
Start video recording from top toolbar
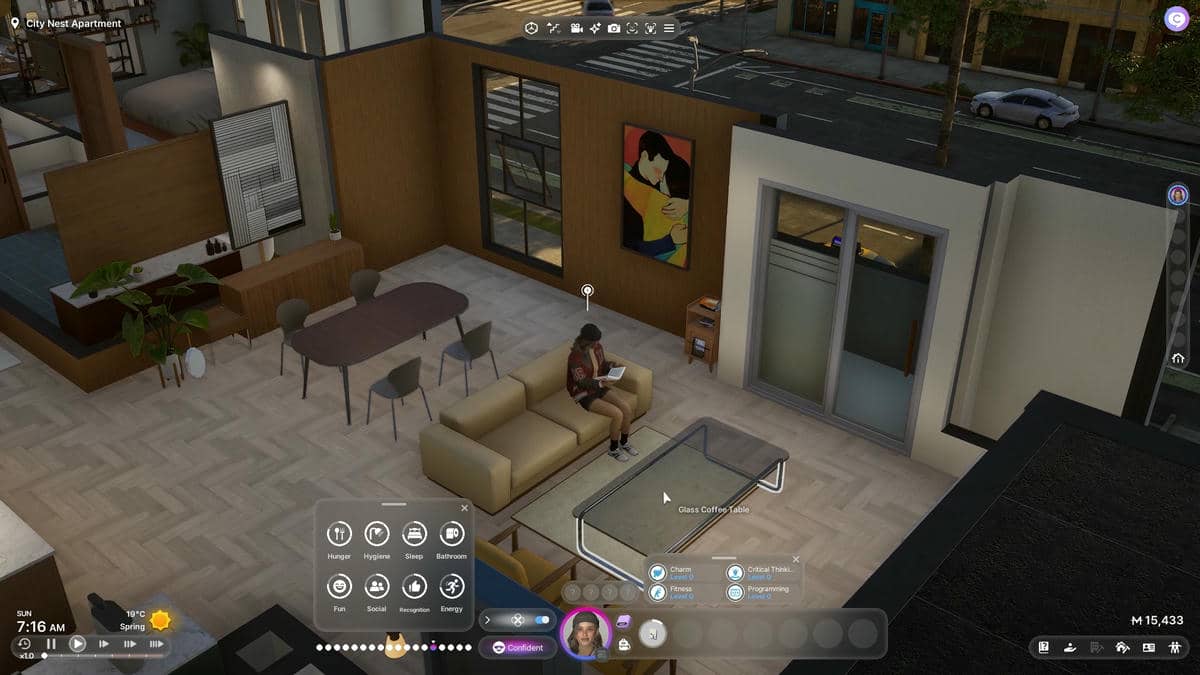tap(577, 28)
